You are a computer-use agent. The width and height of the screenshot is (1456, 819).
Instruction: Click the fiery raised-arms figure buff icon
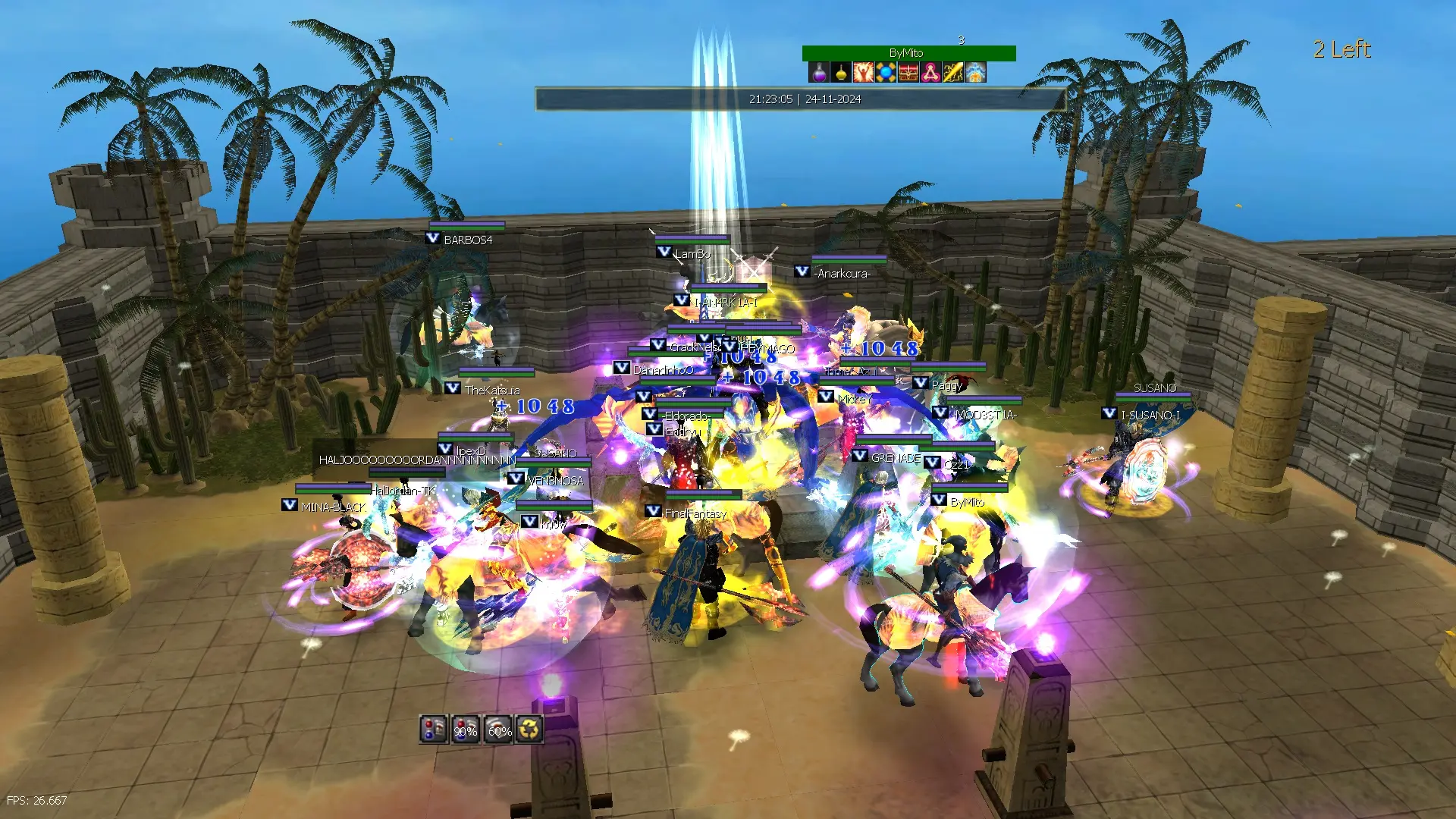(x=863, y=72)
